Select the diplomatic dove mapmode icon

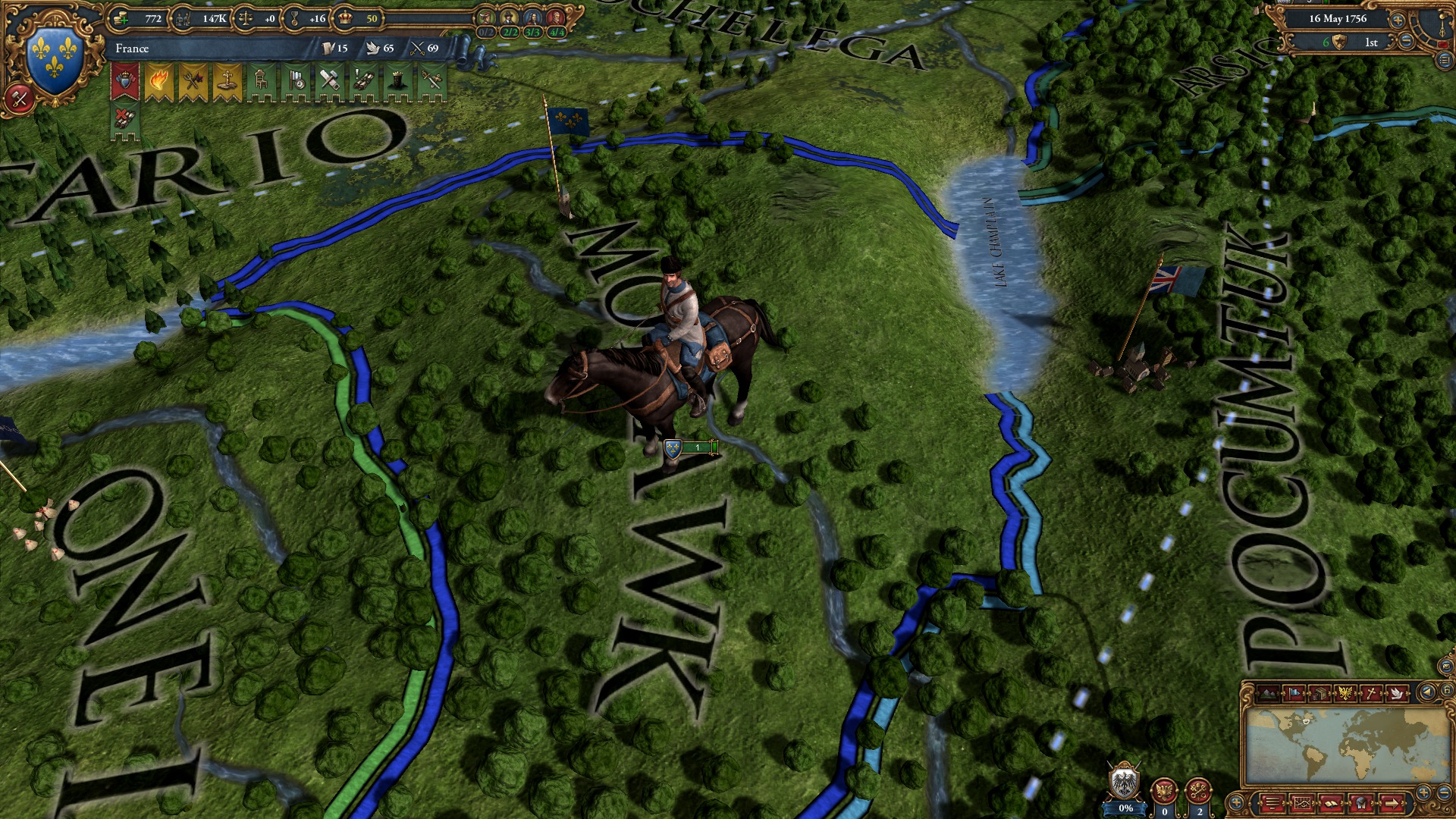pyautogui.click(x=1397, y=692)
